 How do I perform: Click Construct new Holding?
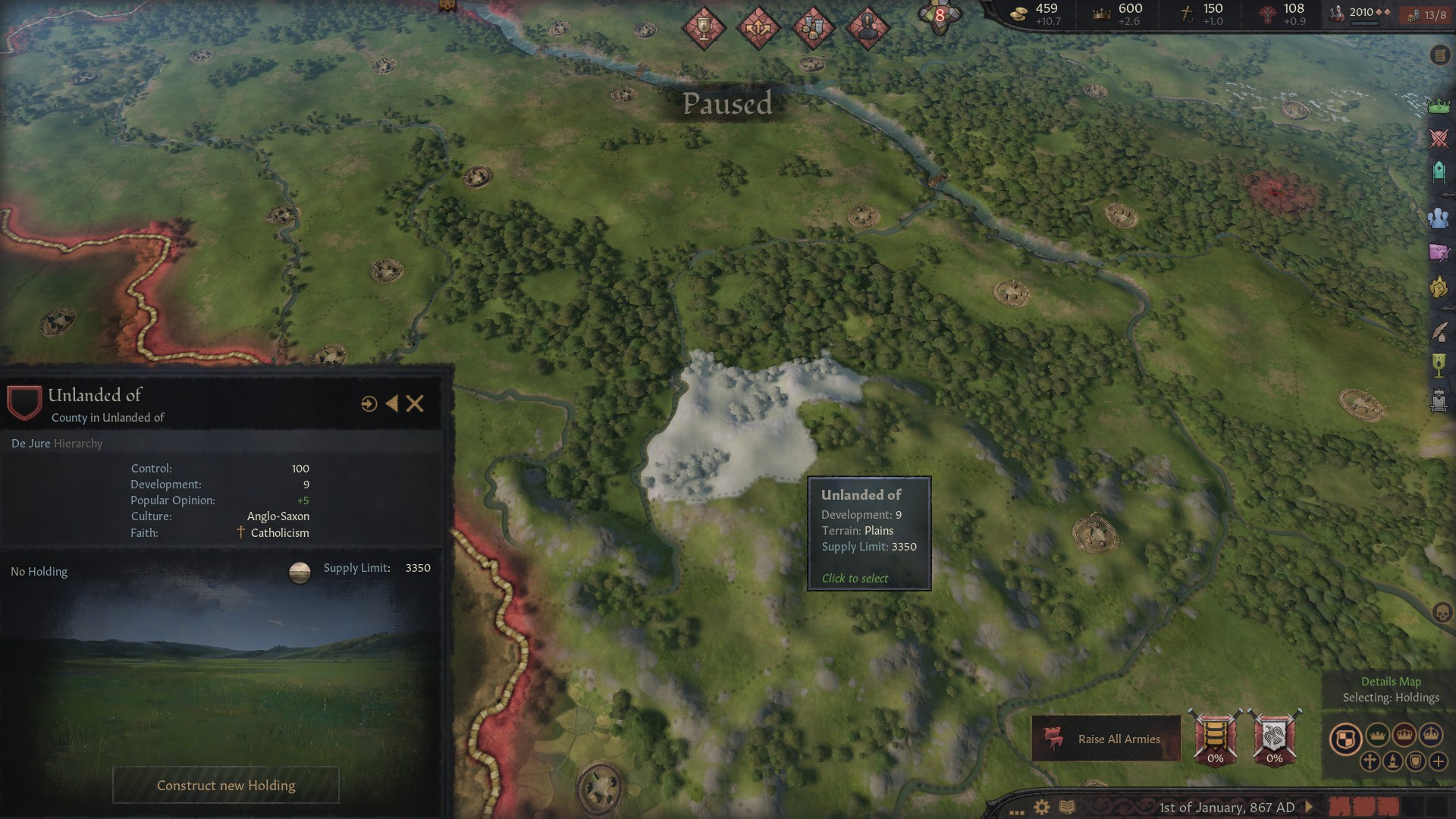[225, 785]
